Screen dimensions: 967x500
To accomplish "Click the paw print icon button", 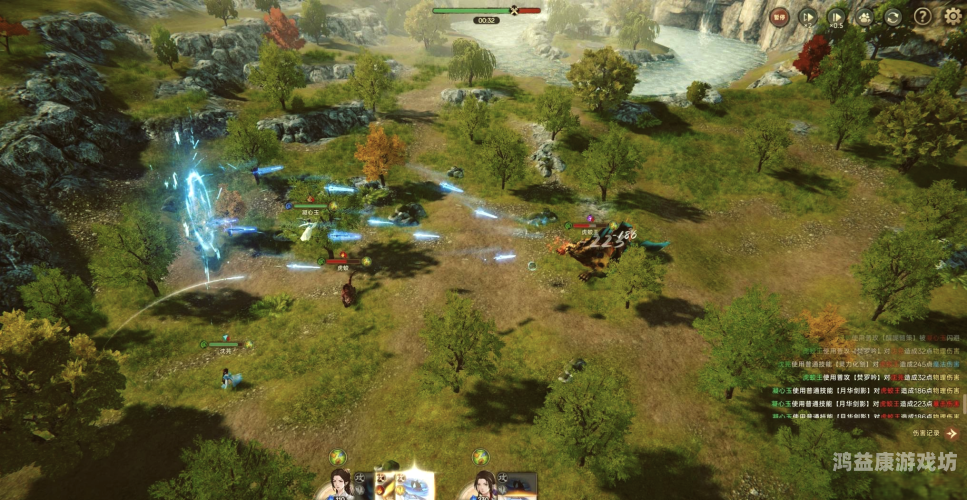I will 865,16.
